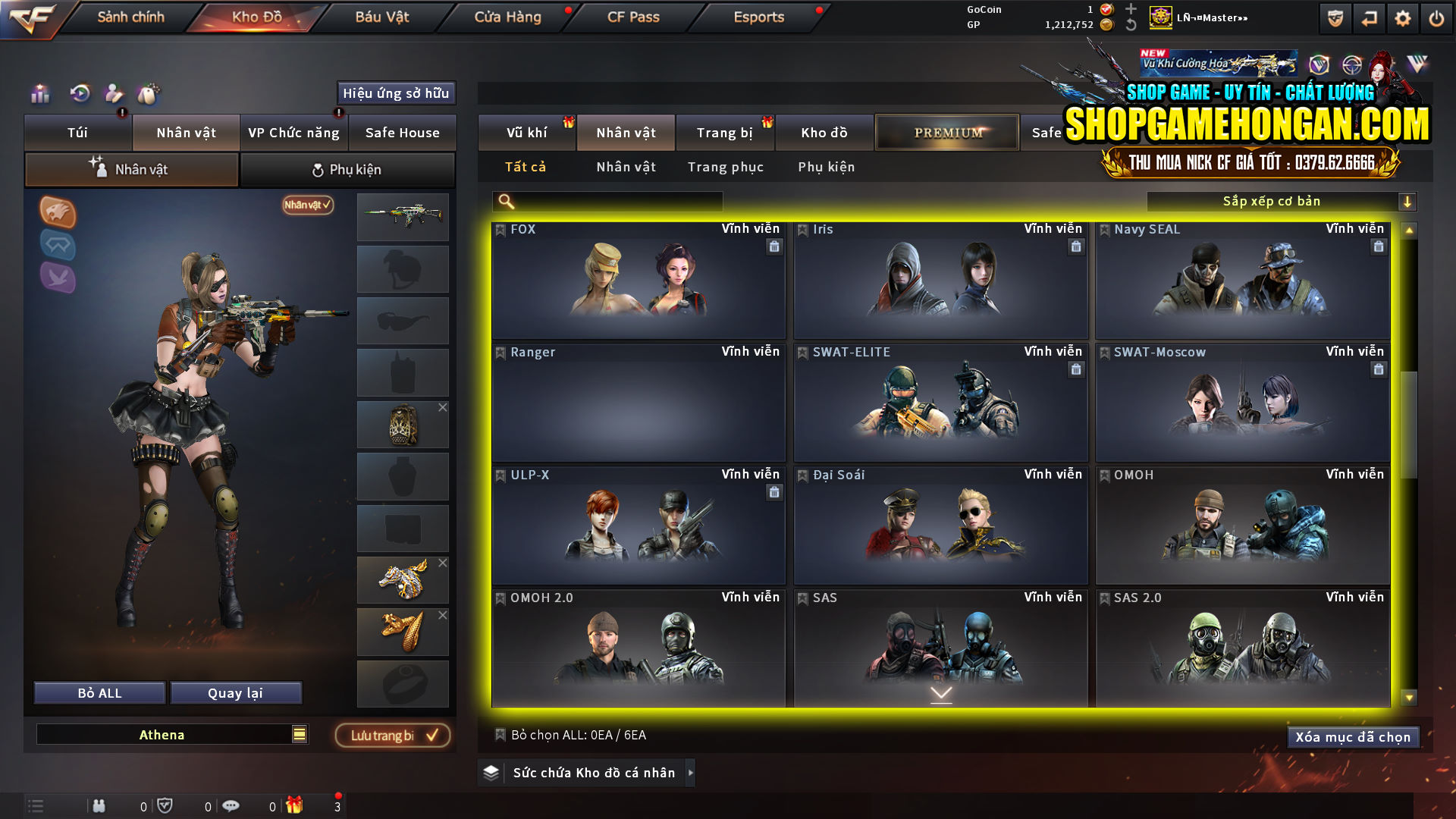Click the friends icon in the bottom status bar
Viewport: 1456px width, 819px height.
point(99,806)
